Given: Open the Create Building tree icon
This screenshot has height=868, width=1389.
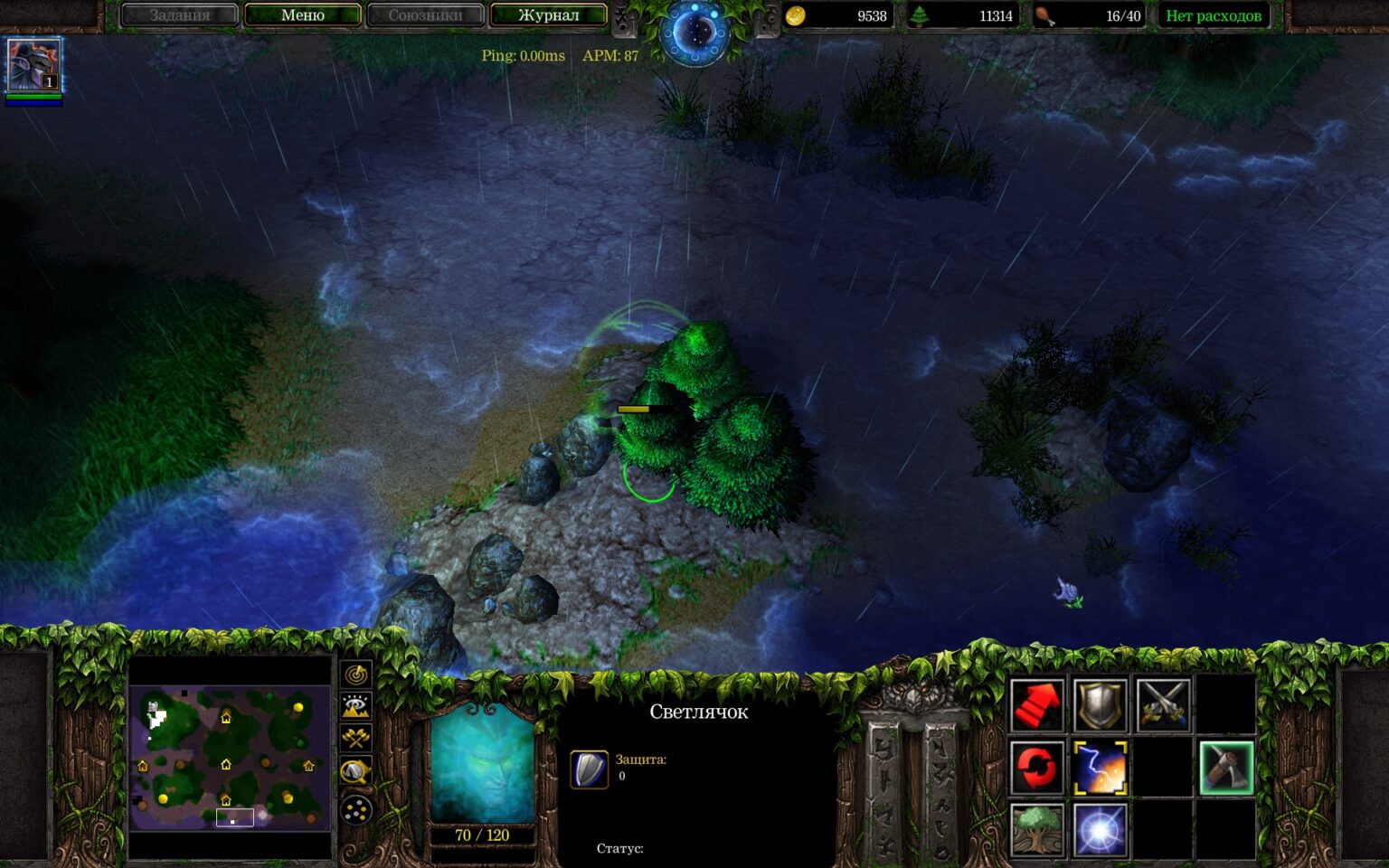Looking at the screenshot, I should point(1036,829).
